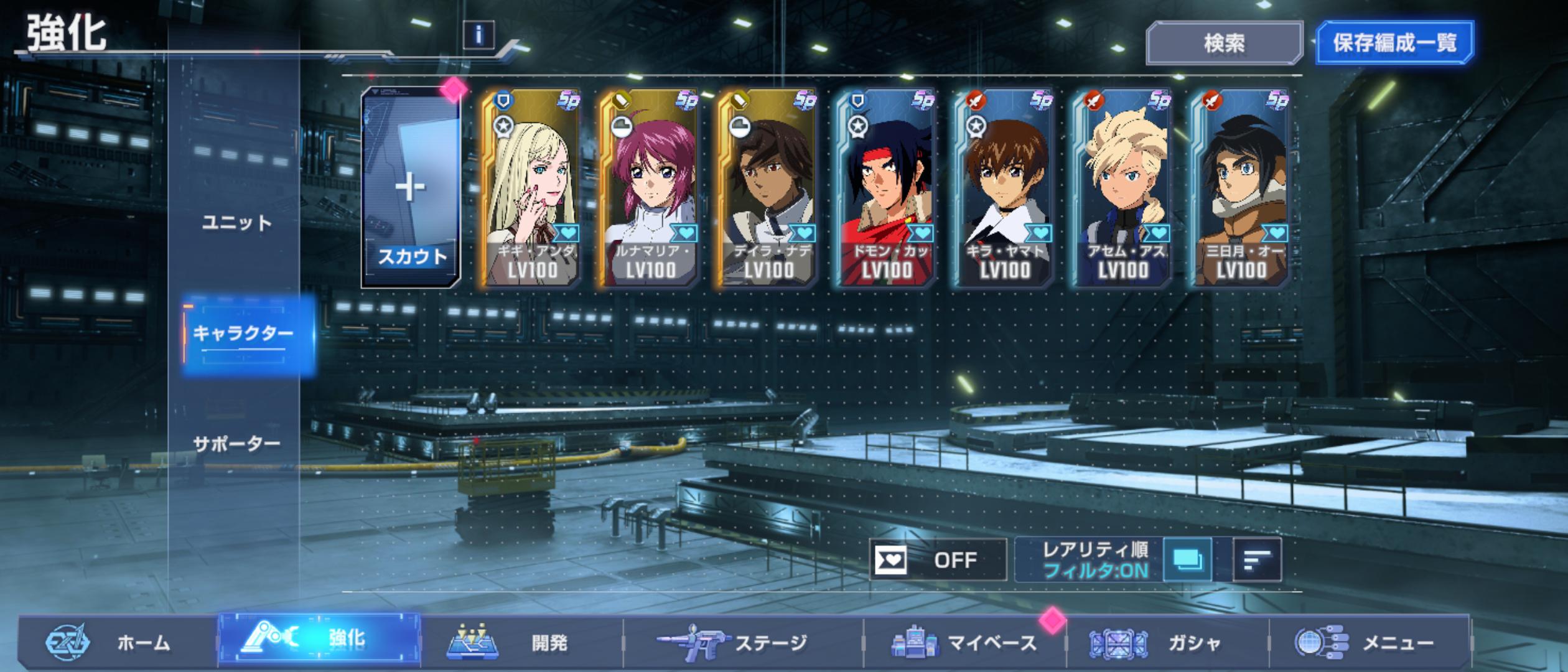1568x672 pixels.
Task: Pick the 三日月・オーガス character card
Action: coord(1240,188)
